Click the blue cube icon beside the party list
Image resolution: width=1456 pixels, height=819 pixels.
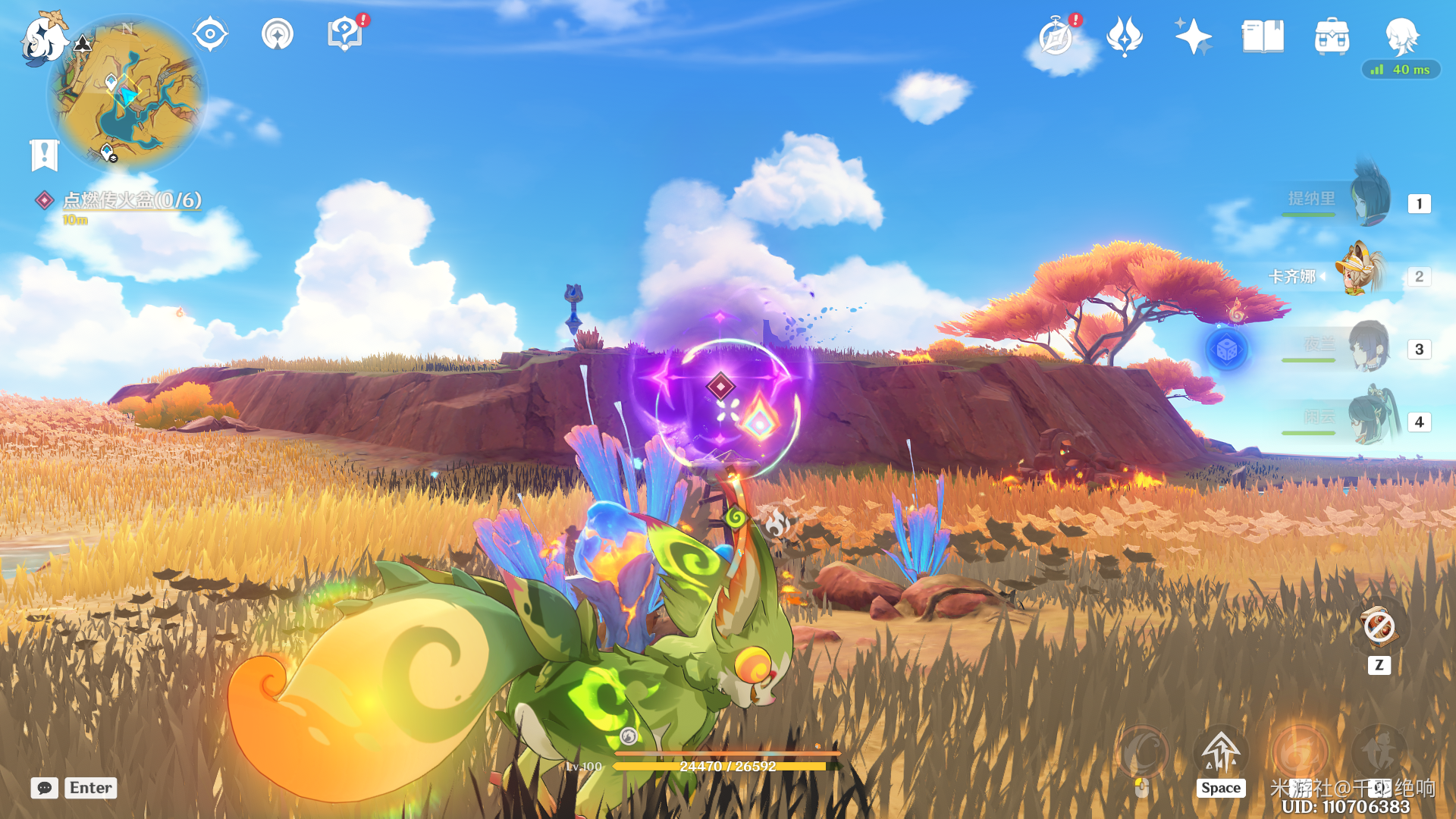click(1226, 350)
